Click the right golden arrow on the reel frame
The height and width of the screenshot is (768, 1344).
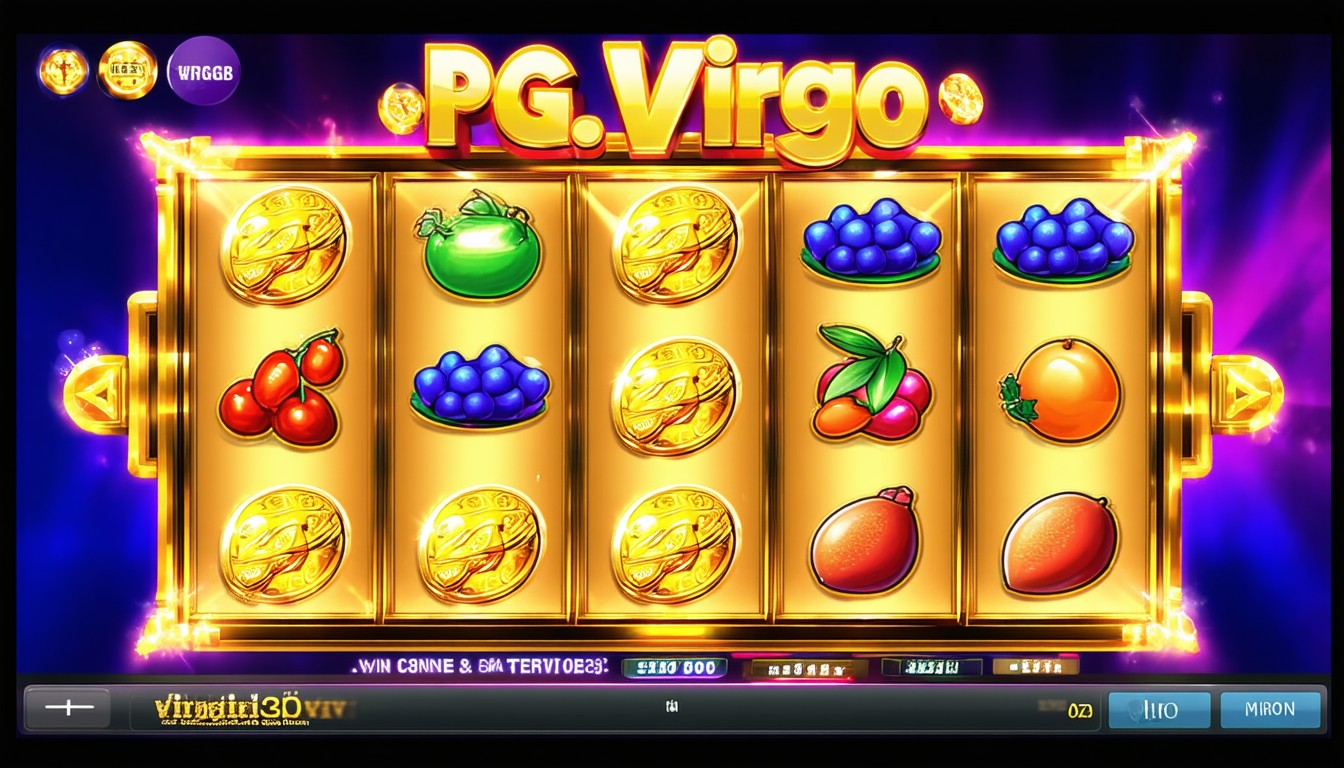[1246, 394]
